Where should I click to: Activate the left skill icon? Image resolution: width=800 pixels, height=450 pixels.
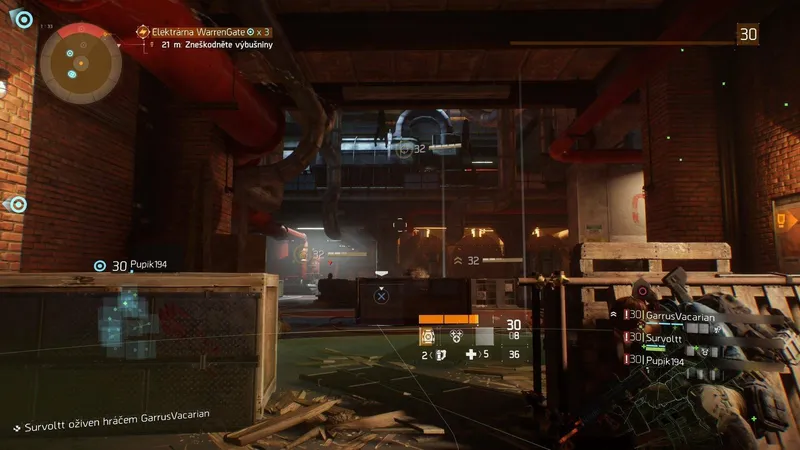coord(428,337)
